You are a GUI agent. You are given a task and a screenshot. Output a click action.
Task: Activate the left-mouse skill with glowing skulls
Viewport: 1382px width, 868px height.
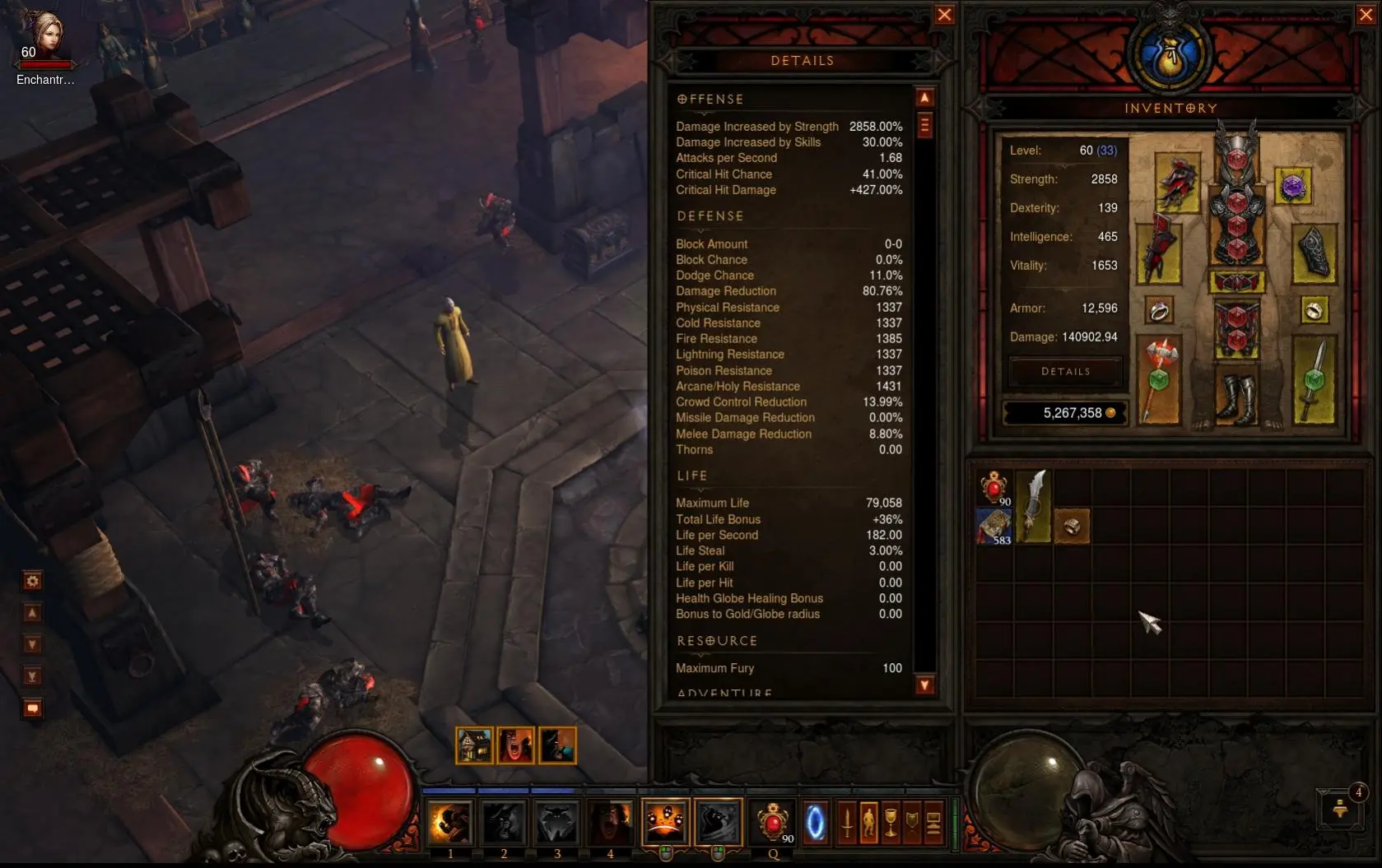(665, 822)
